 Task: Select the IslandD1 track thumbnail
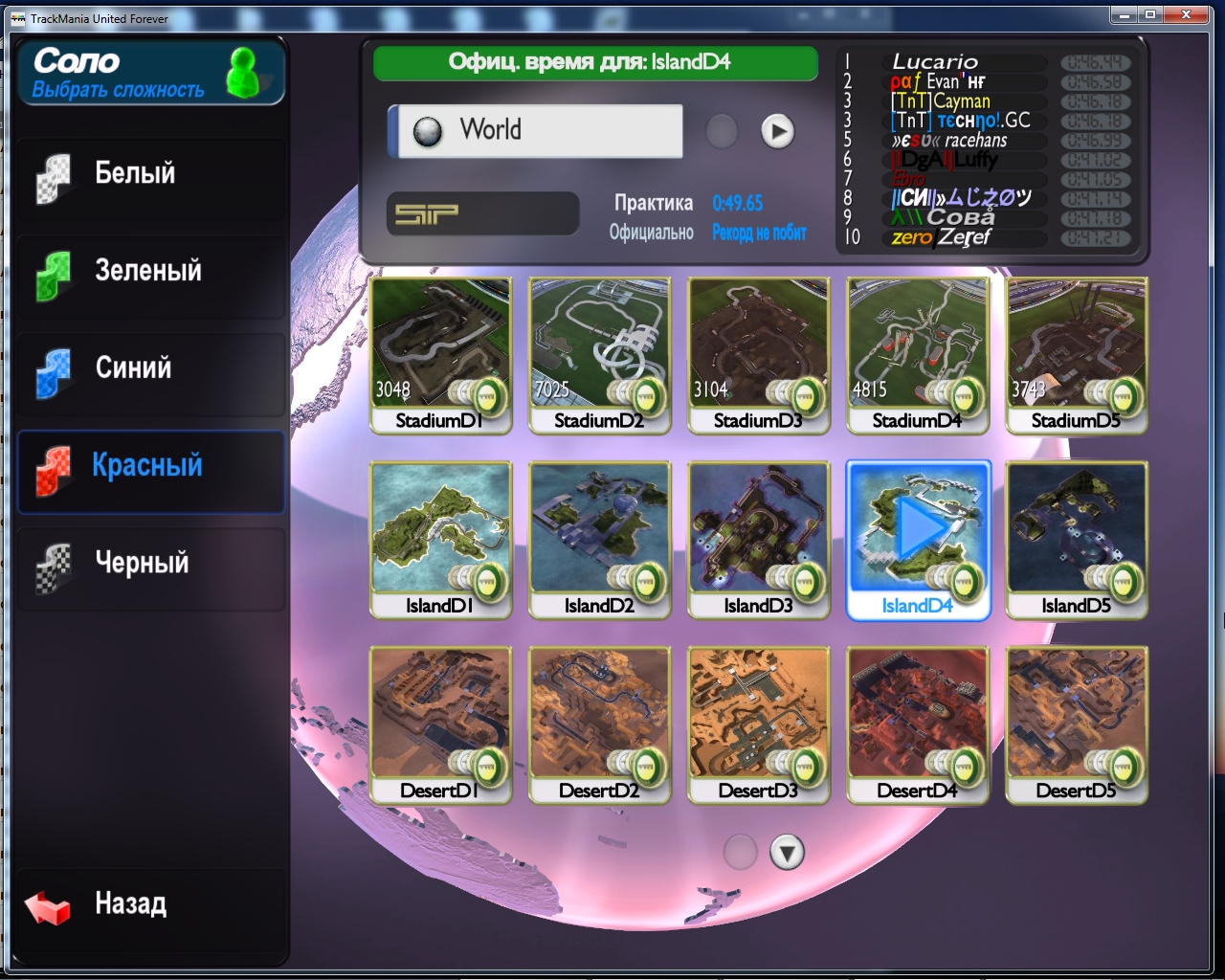pos(440,539)
